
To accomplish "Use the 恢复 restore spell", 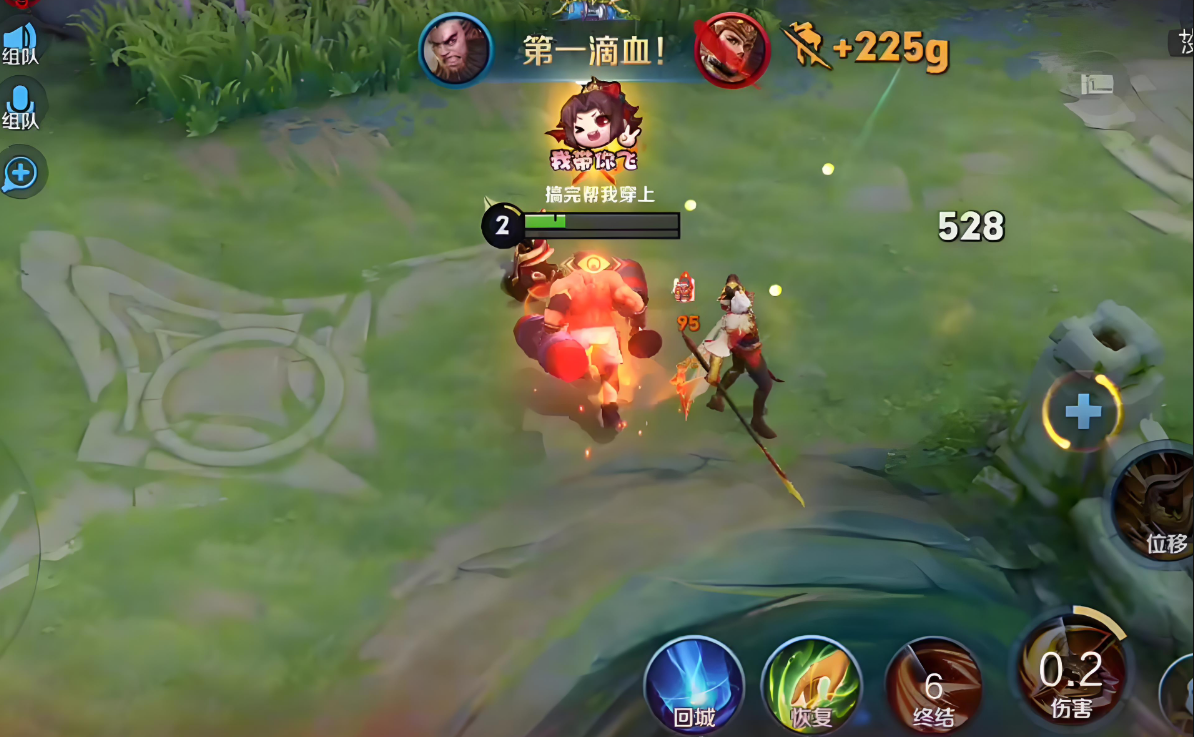I will (x=811, y=685).
